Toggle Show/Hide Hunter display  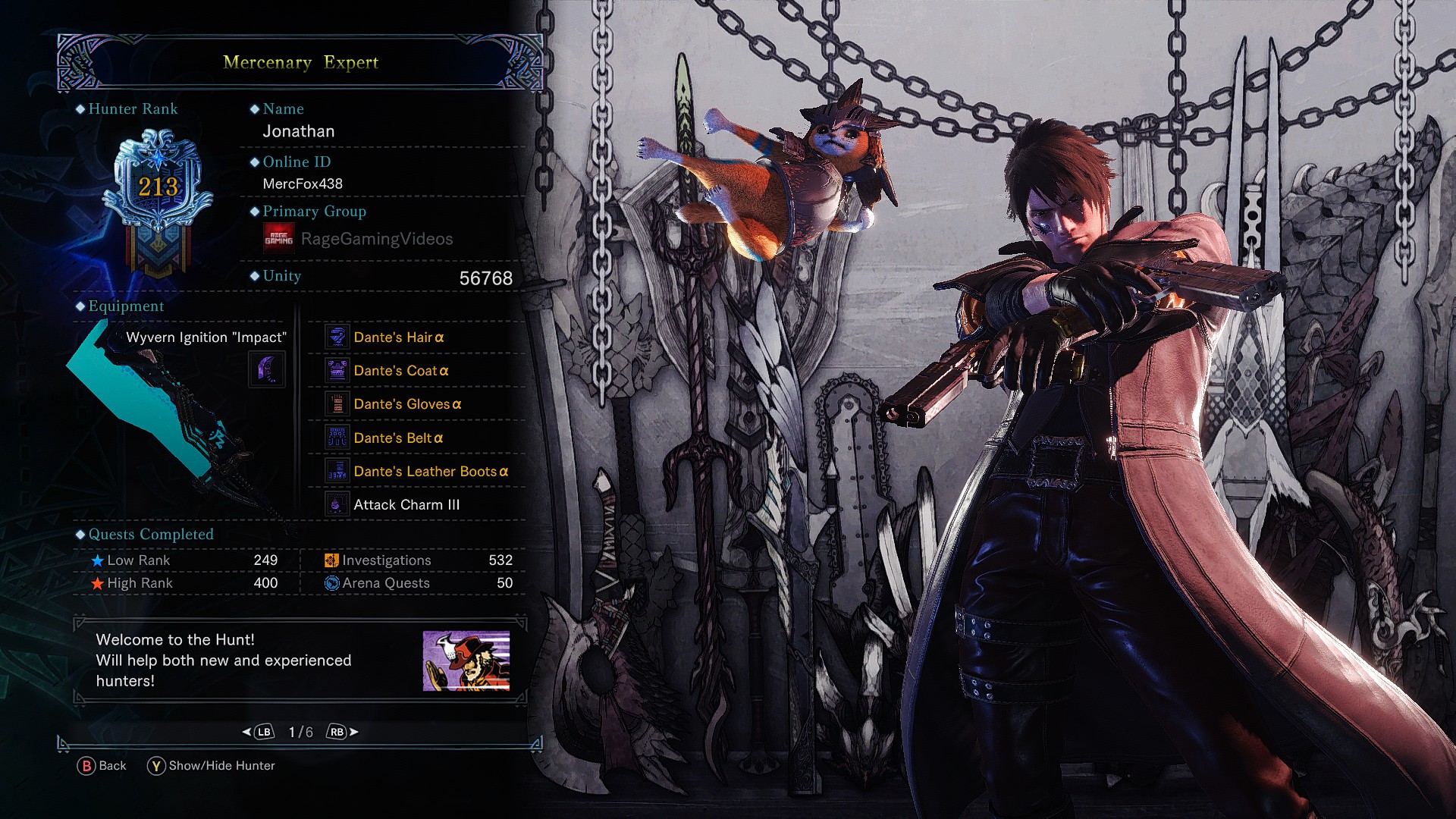[212, 766]
